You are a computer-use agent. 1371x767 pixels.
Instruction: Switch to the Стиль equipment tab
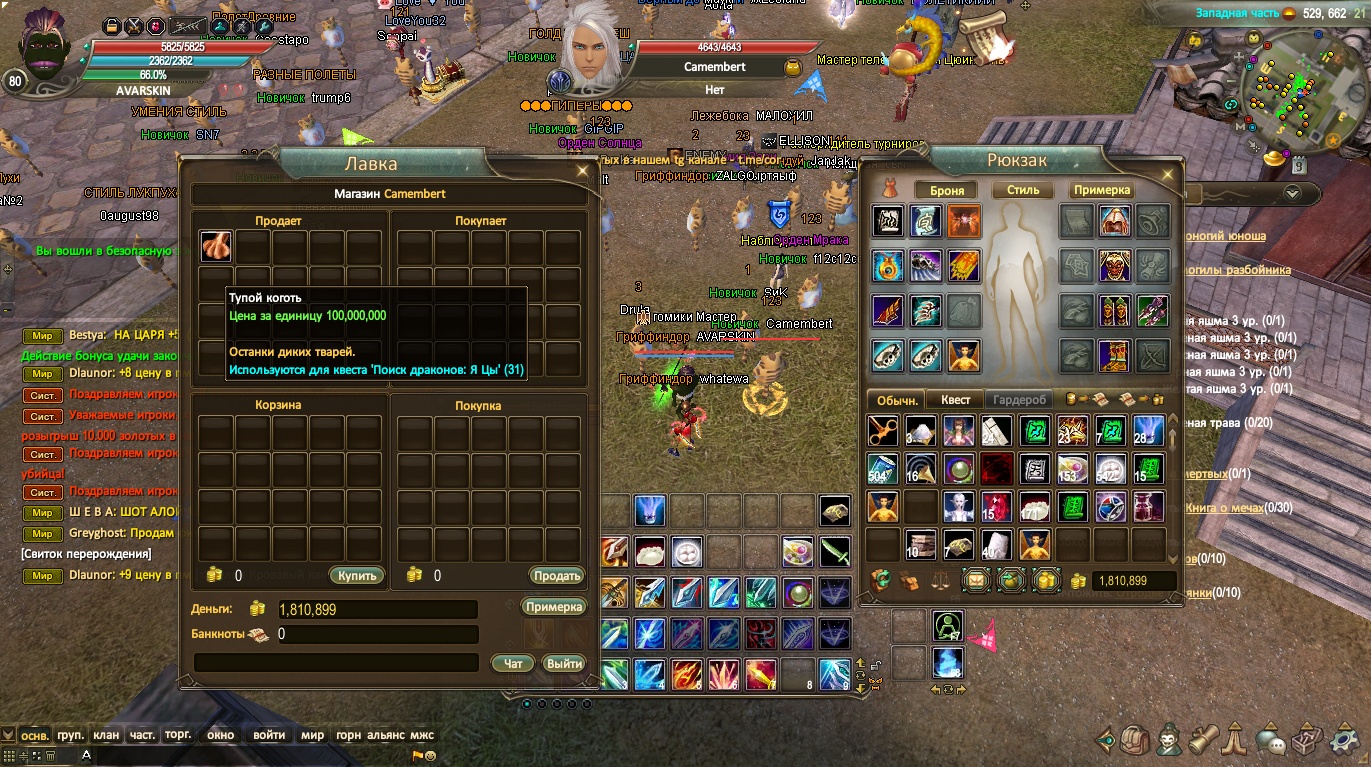tap(1022, 190)
